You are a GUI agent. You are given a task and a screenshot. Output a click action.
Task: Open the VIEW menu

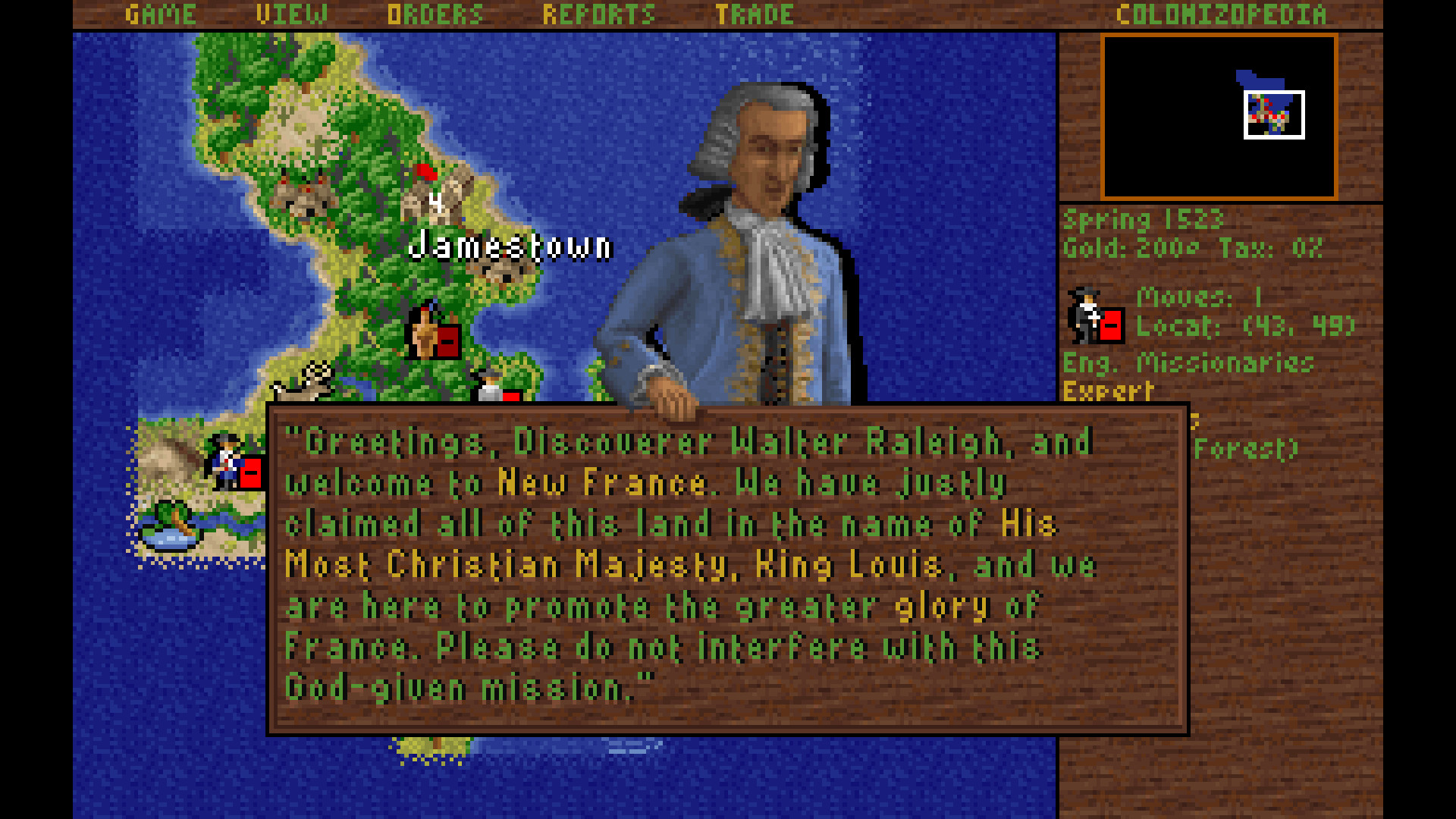292,13
